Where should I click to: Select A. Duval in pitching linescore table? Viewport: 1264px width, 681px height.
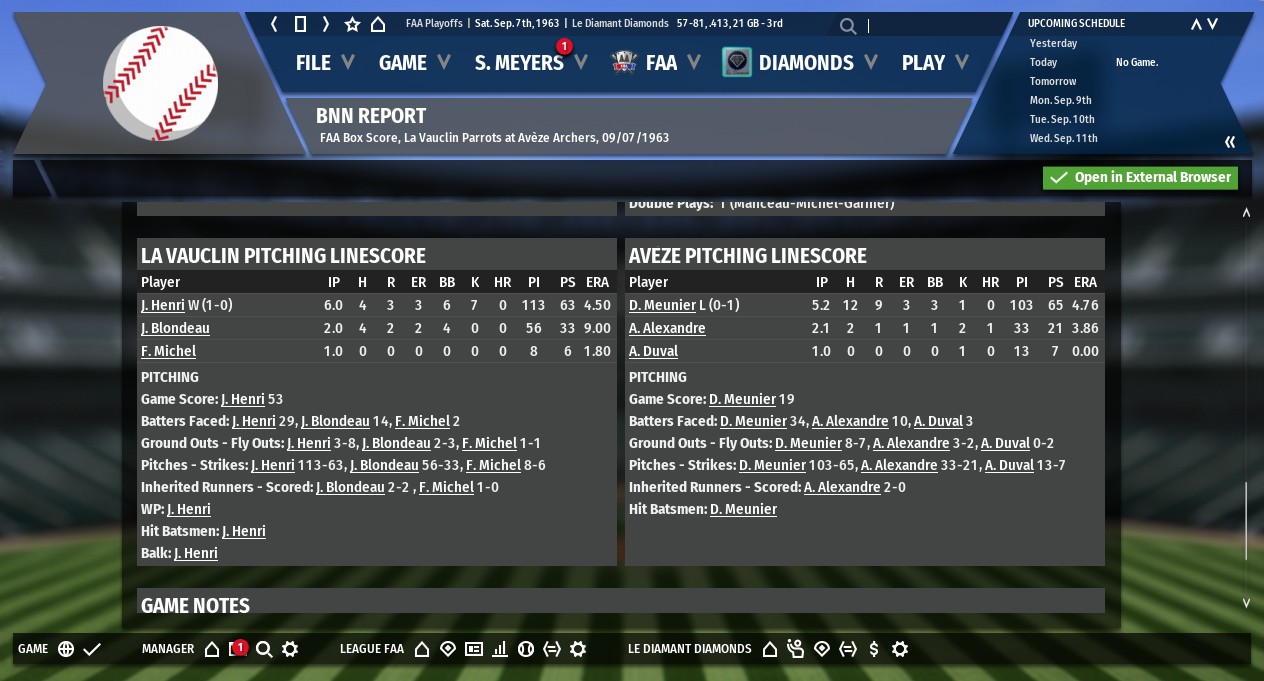(x=653, y=351)
